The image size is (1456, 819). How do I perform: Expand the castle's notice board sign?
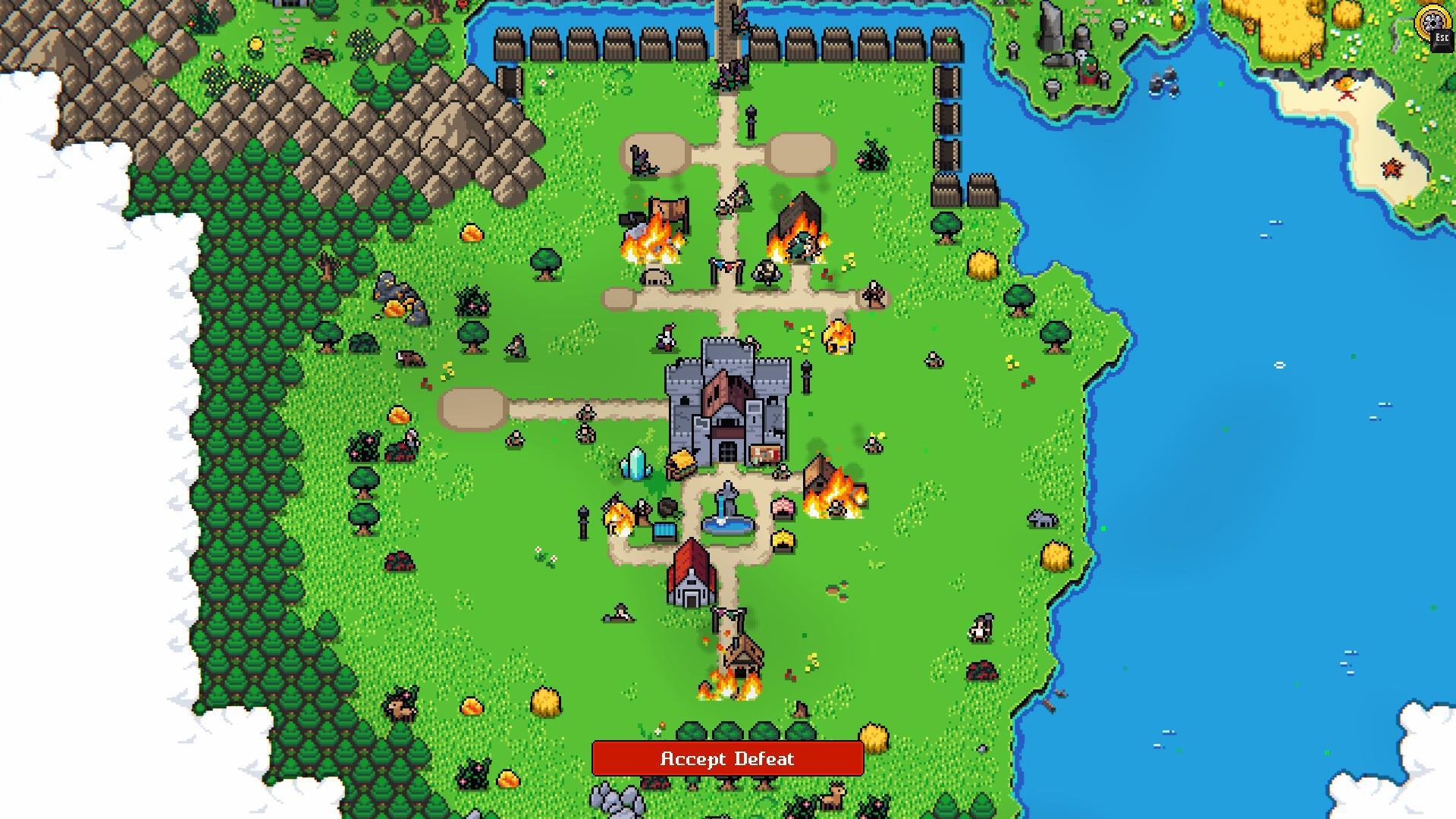[x=766, y=455]
